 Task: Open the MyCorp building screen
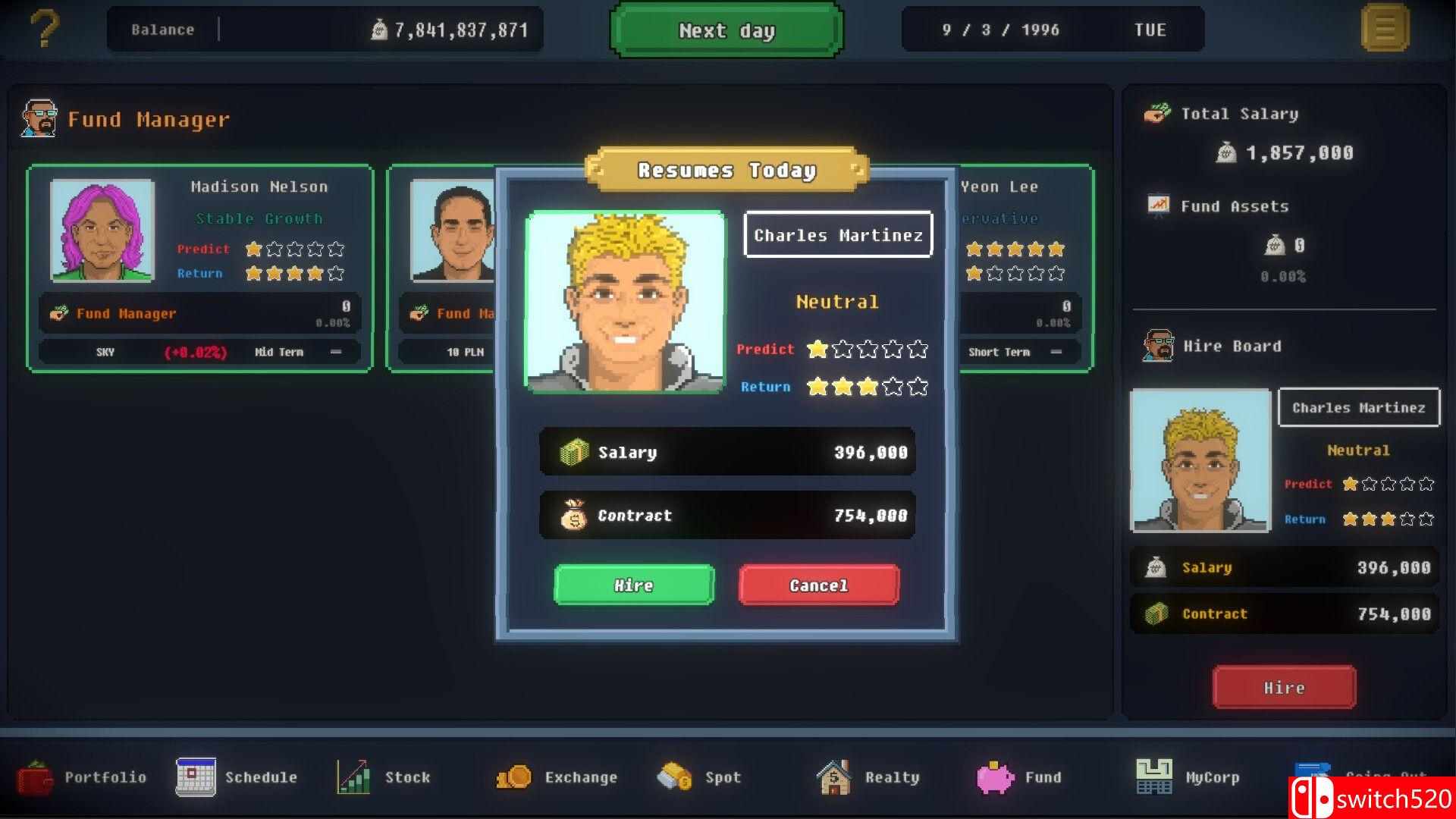[1186, 777]
